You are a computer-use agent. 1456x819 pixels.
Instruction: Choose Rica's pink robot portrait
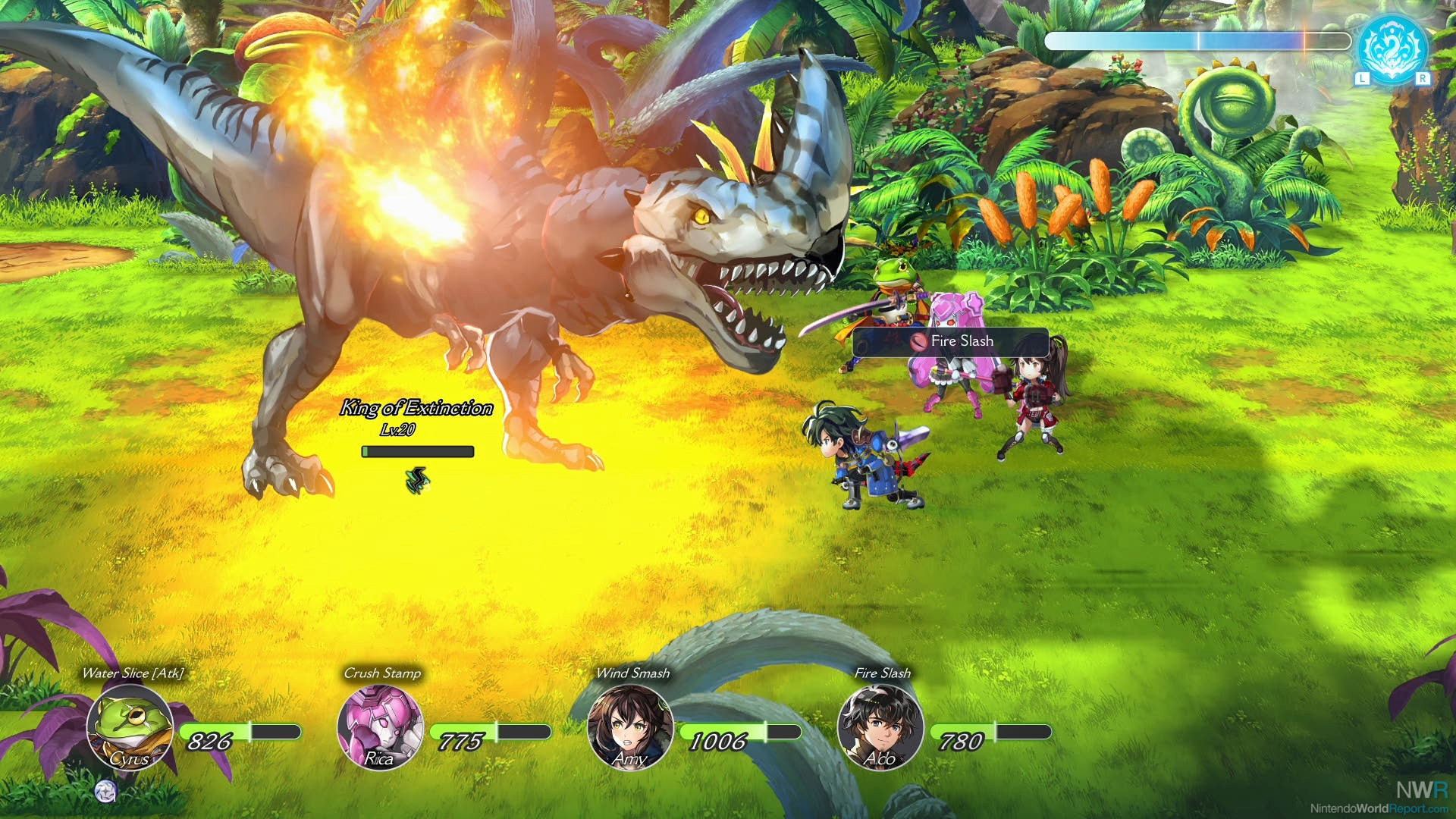click(380, 726)
